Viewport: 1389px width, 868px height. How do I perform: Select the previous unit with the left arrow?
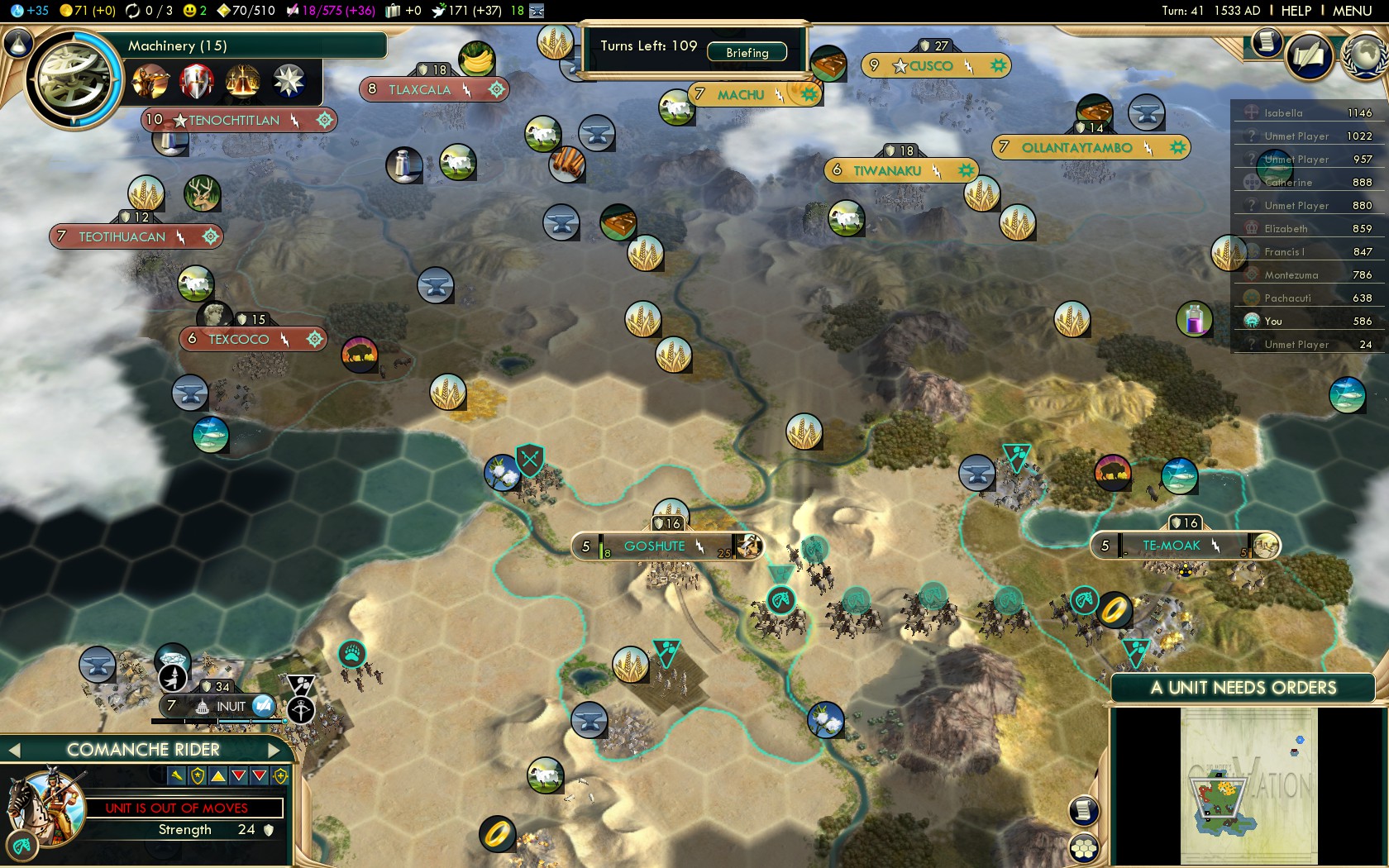coord(13,750)
